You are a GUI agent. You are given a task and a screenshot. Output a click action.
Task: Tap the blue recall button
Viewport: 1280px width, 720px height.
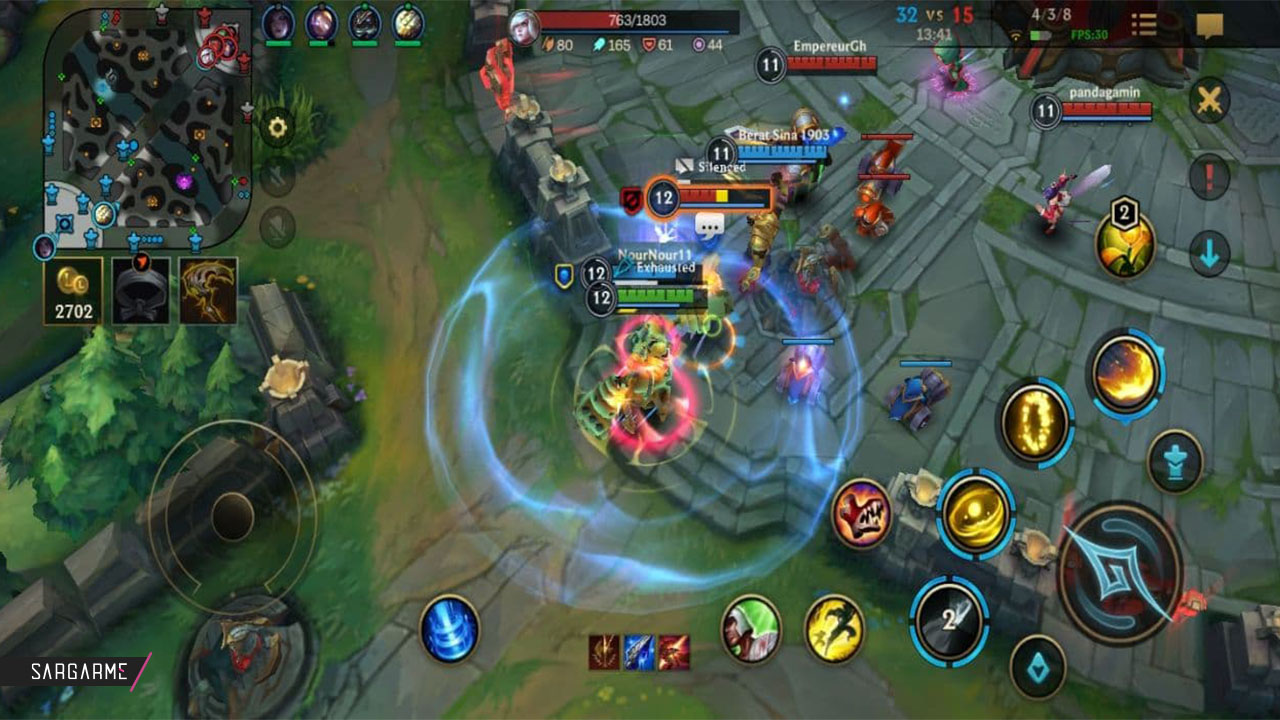click(x=449, y=629)
